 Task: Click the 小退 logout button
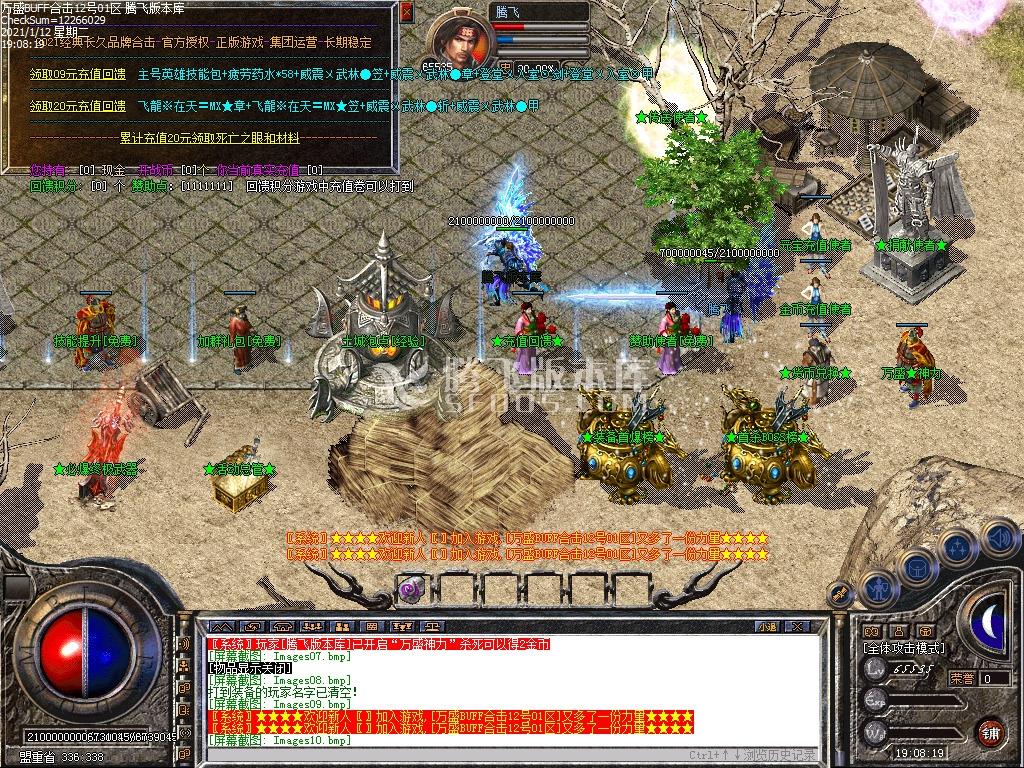tap(767, 626)
